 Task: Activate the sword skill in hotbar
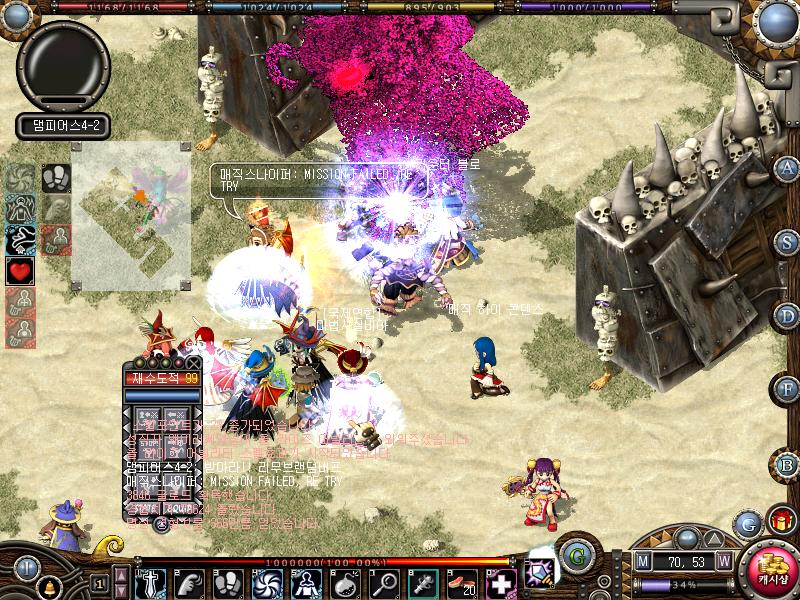point(150,583)
